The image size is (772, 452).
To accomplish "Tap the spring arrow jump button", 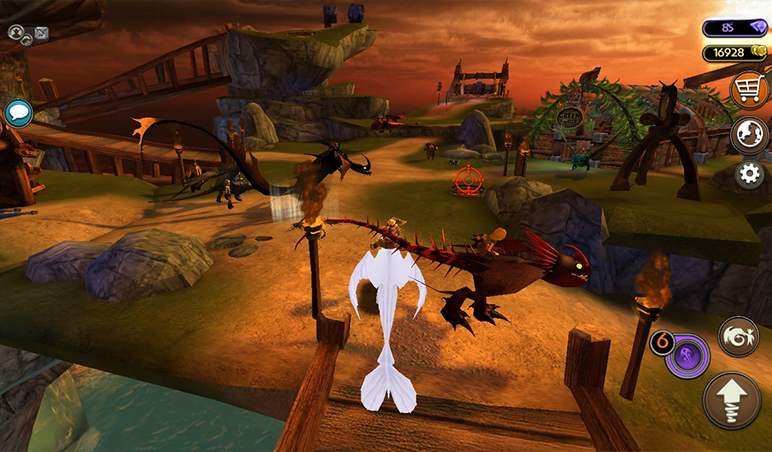I will coord(731,400).
